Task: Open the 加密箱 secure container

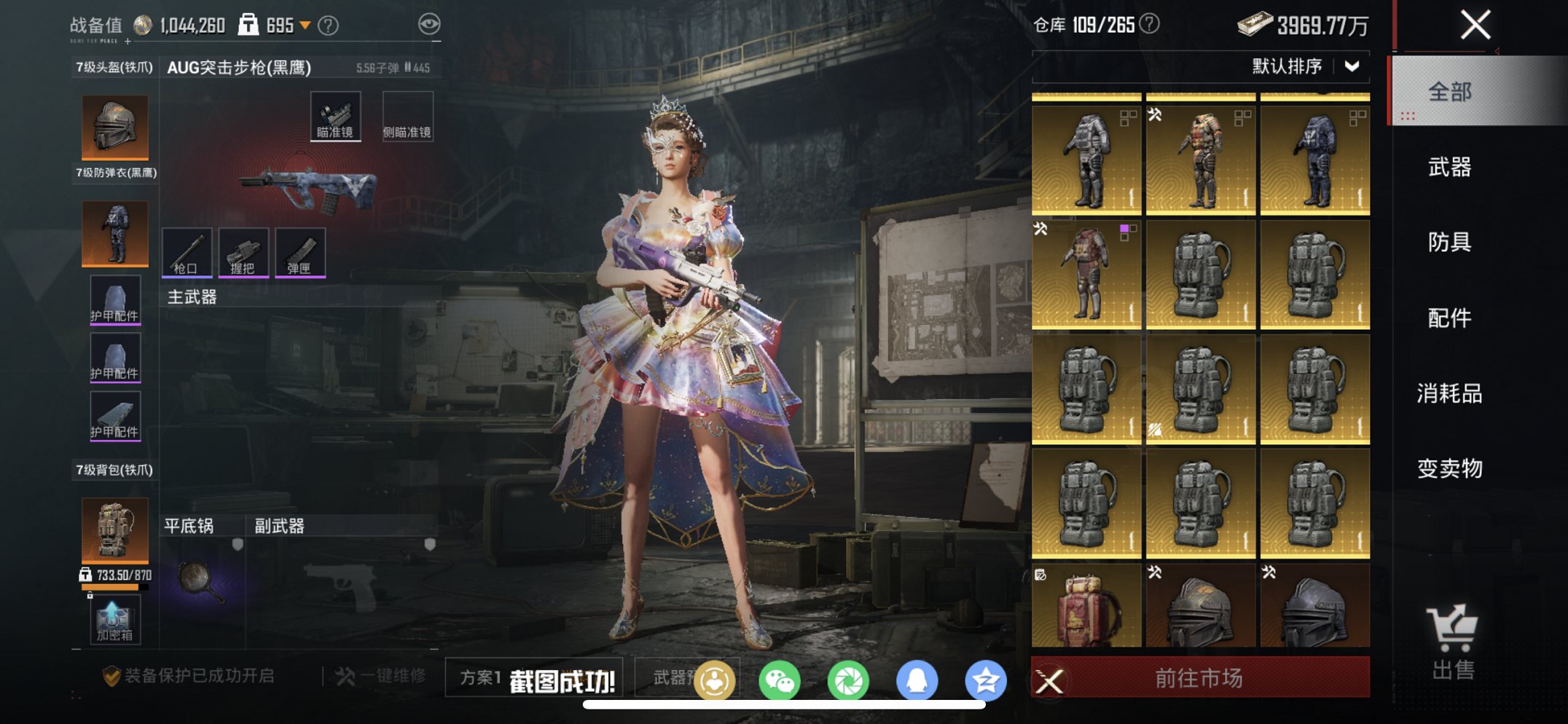Action: [114, 620]
